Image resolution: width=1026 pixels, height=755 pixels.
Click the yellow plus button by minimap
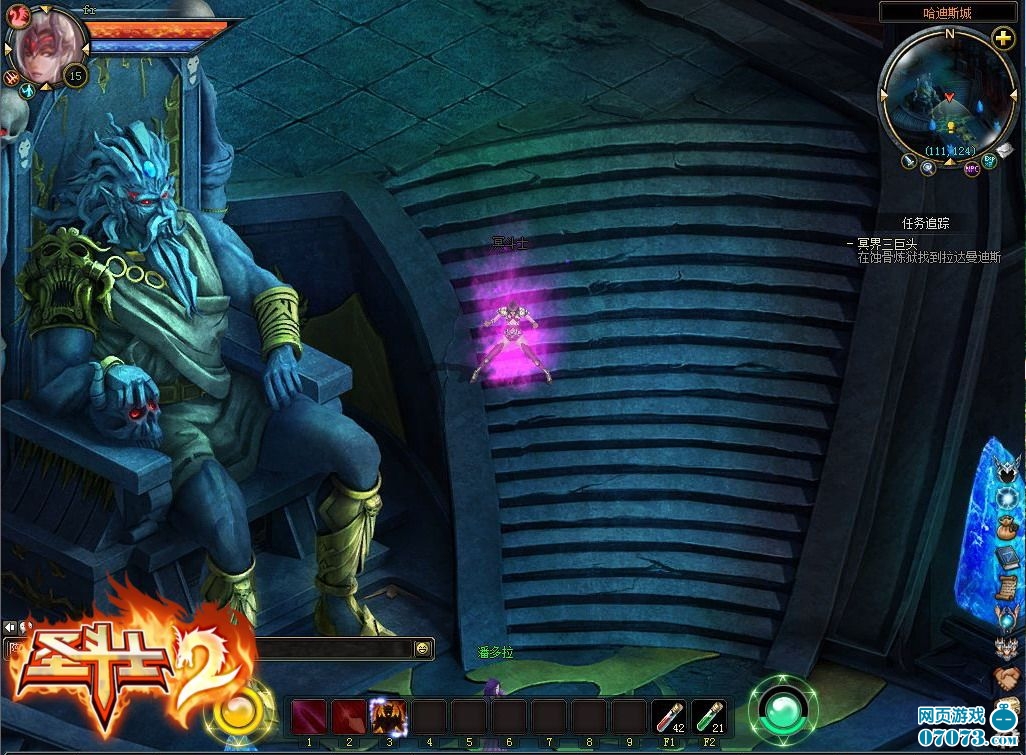pyautogui.click(x=1003, y=39)
